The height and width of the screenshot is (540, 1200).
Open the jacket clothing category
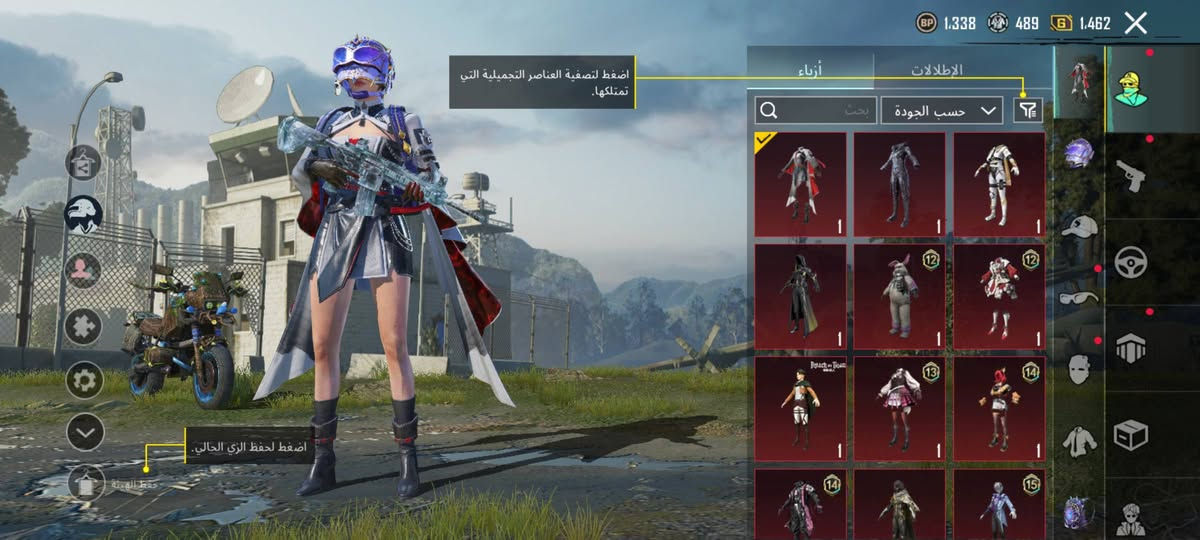[x=1079, y=441]
